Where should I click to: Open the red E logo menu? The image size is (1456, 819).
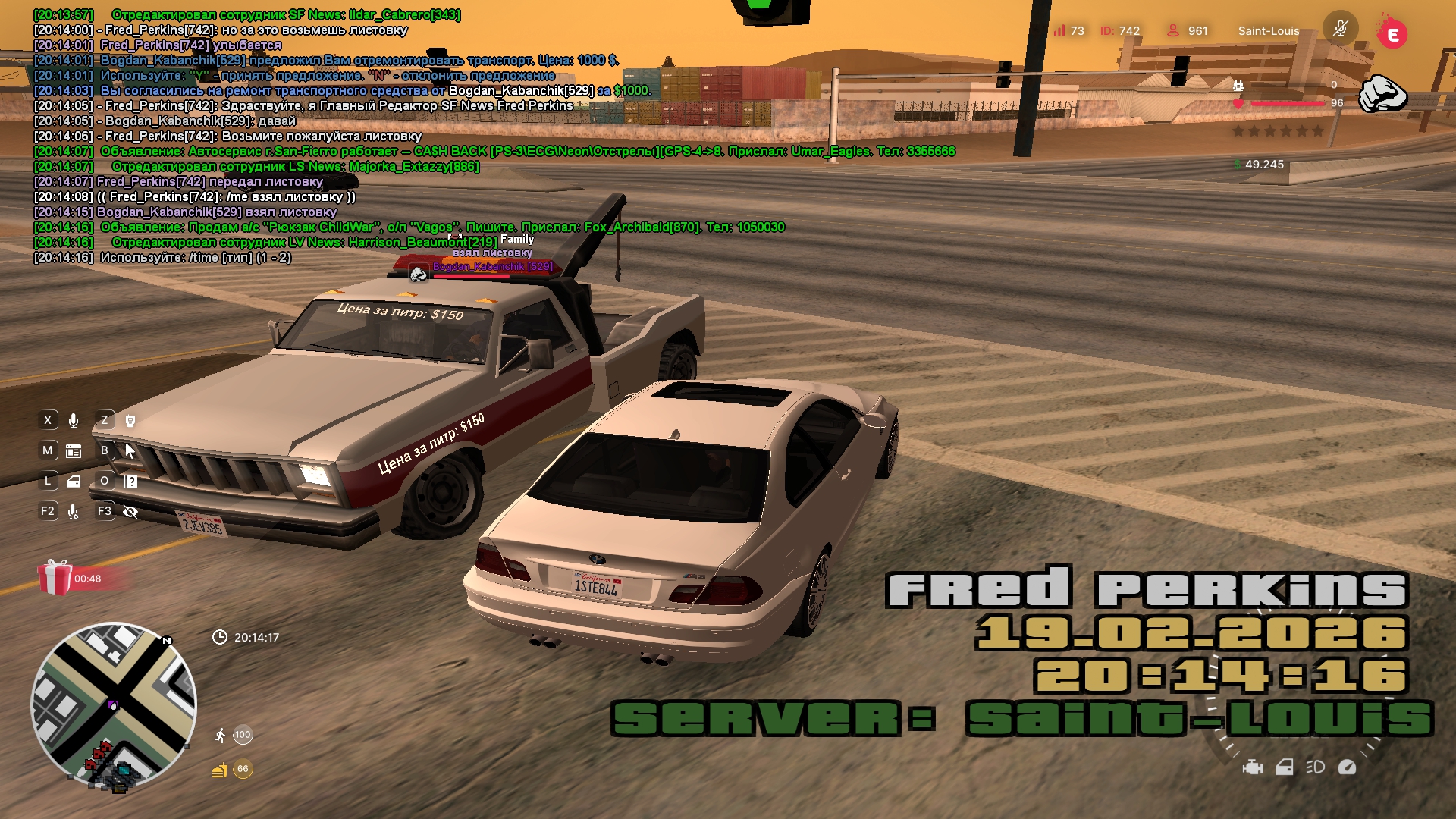1392,34
